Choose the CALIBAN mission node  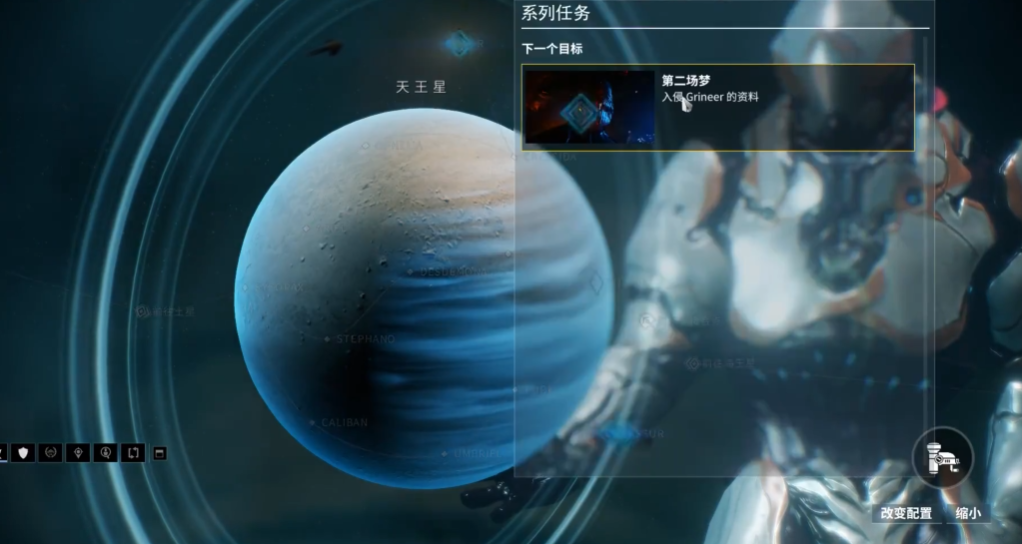tap(312, 423)
